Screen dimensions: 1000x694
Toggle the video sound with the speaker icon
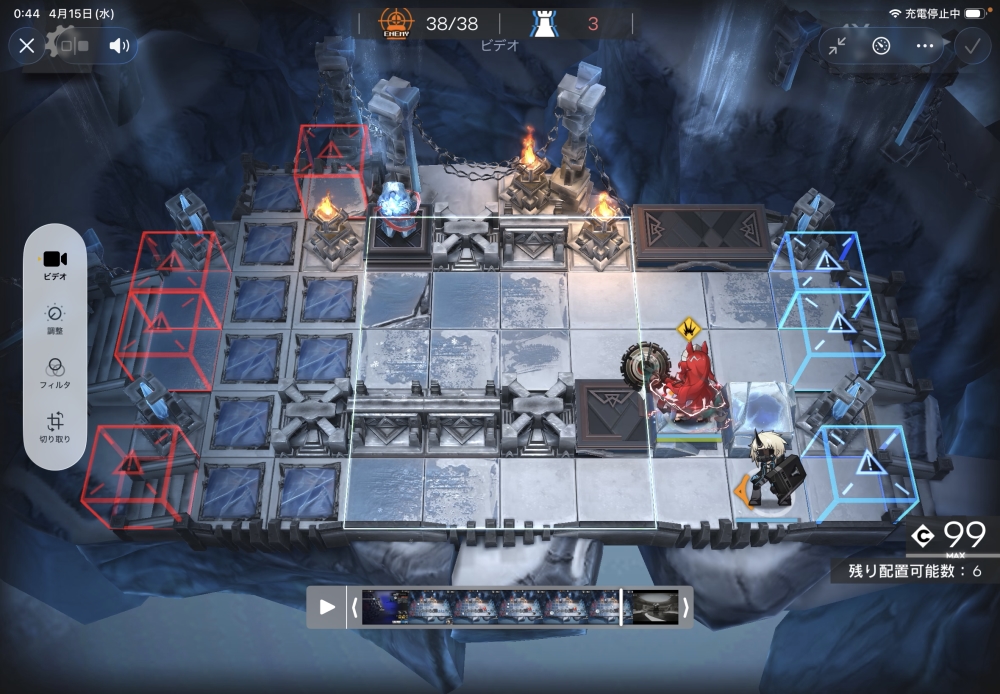click(119, 45)
